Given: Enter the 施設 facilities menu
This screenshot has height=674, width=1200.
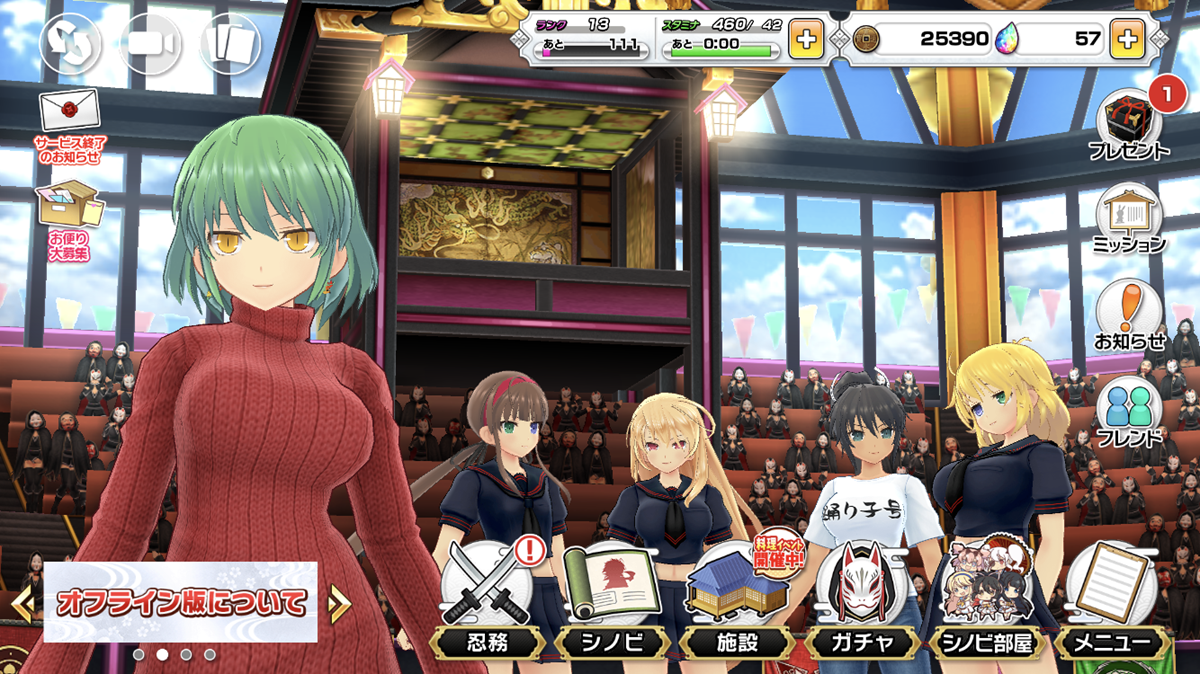Looking at the screenshot, I should click(737, 598).
